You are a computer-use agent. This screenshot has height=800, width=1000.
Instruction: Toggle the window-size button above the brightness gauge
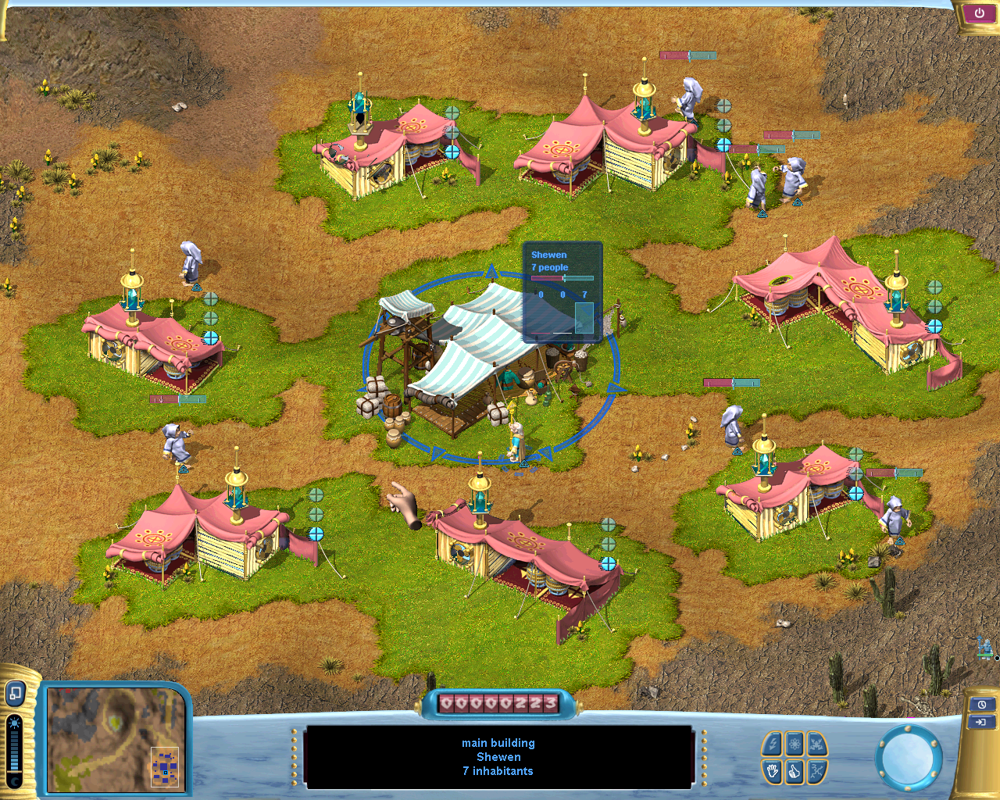click(16, 692)
